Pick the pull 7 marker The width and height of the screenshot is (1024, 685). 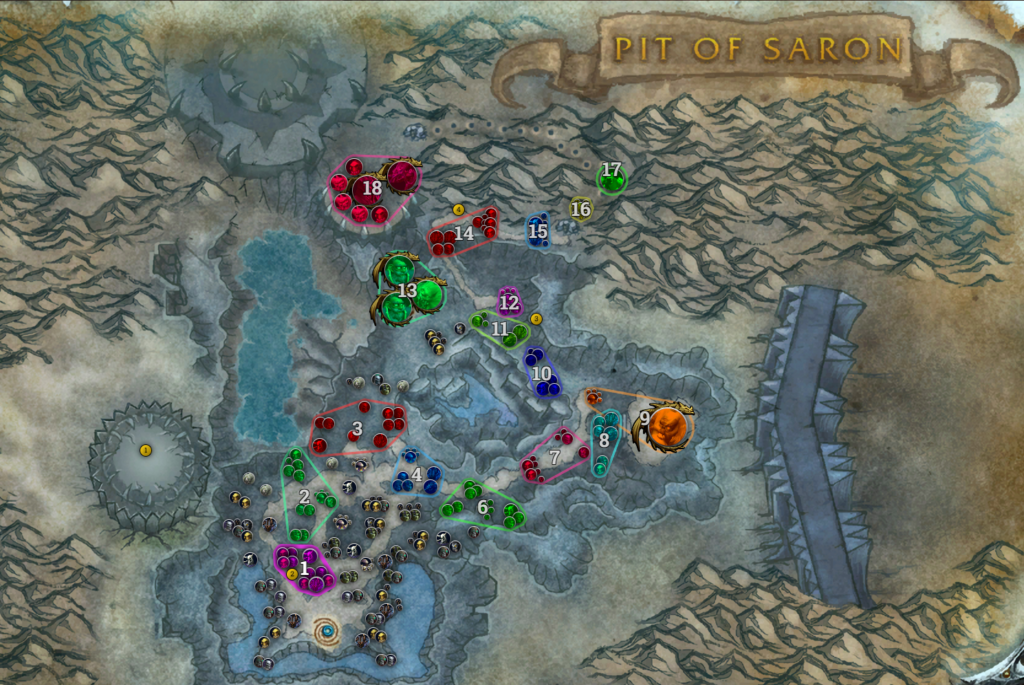click(555, 457)
